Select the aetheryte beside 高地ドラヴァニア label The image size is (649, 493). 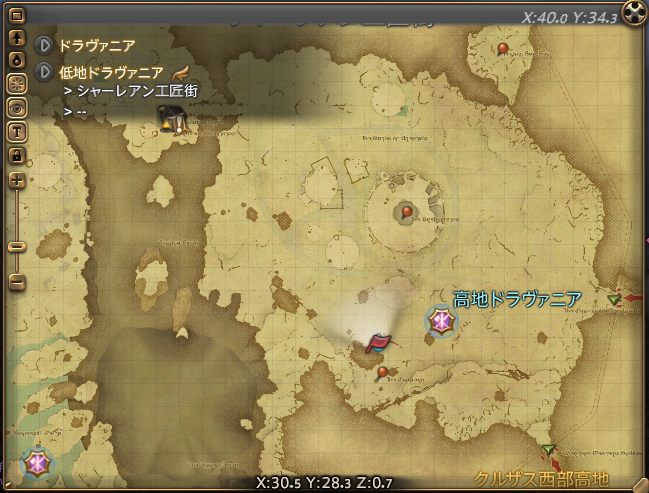[x=441, y=321]
